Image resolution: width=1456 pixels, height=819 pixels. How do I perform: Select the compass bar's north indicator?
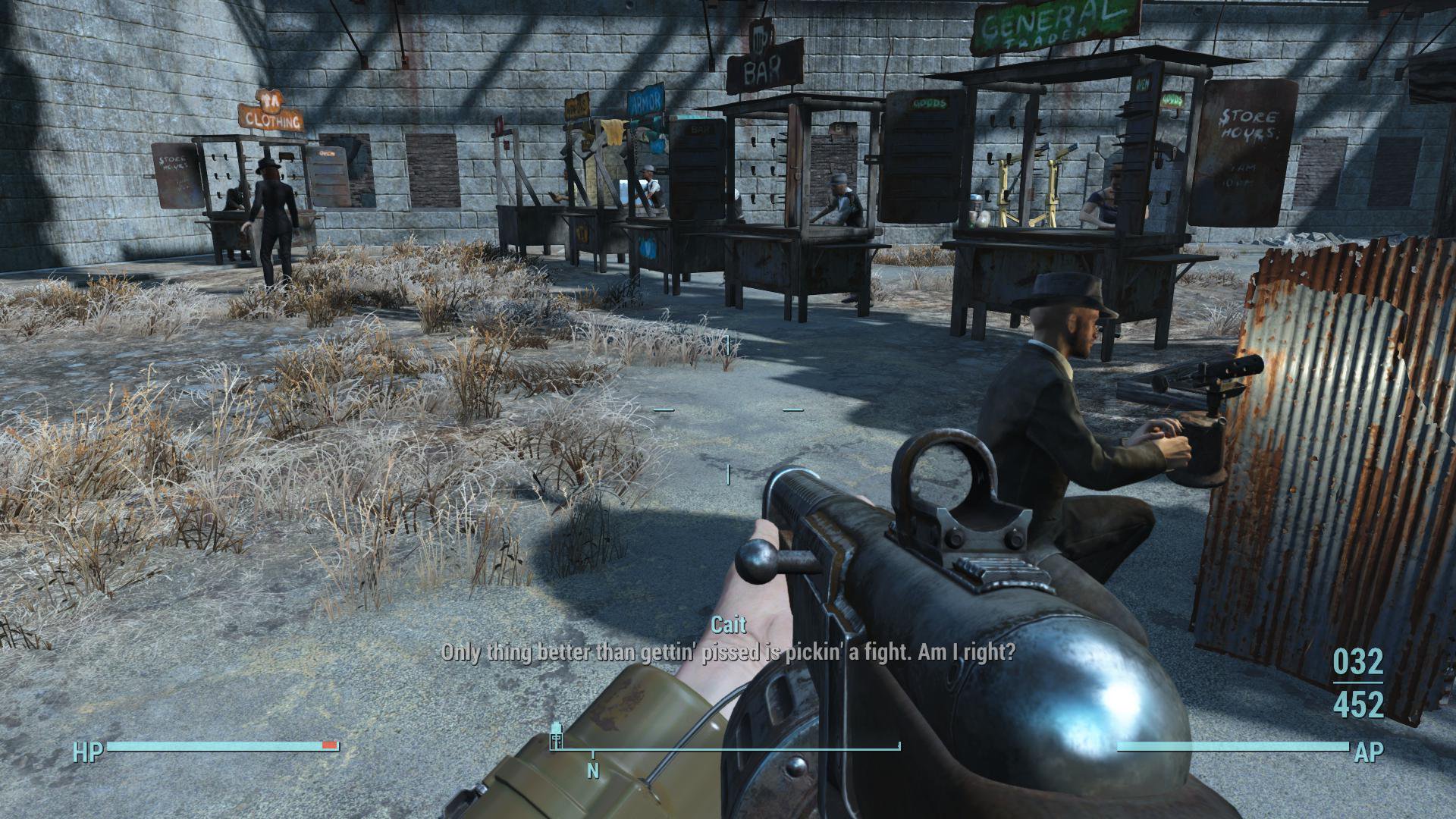[x=593, y=770]
